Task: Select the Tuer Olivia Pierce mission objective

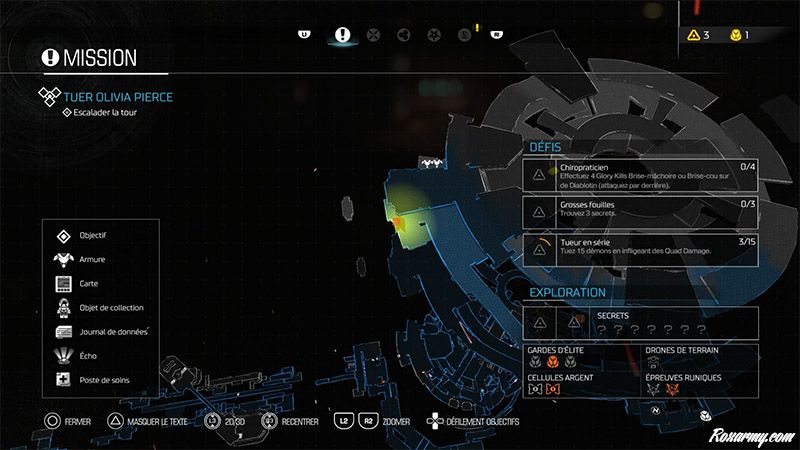Action: point(119,97)
